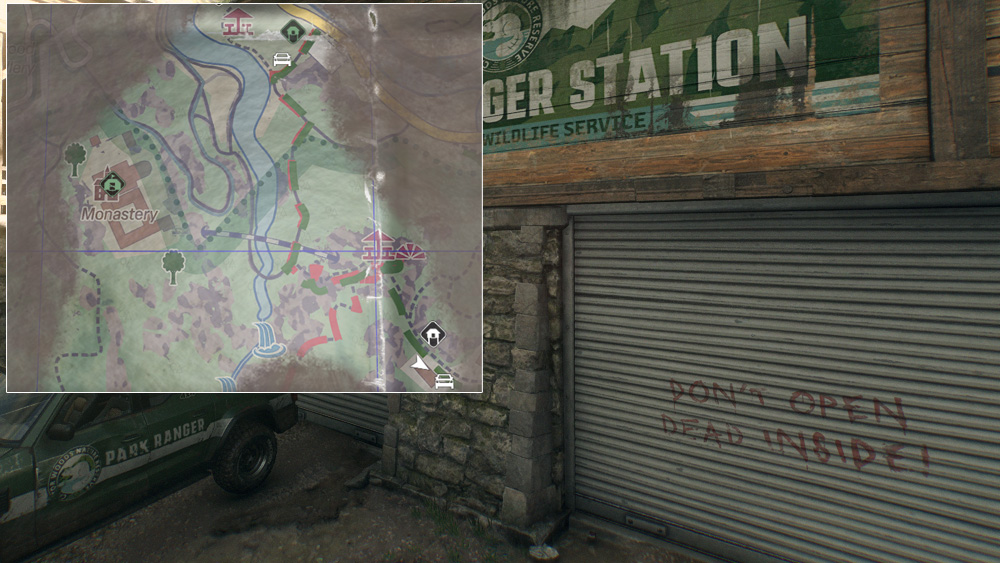Select the white player arrow on the map
This screenshot has width=1000, height=563.
point(419,362)
